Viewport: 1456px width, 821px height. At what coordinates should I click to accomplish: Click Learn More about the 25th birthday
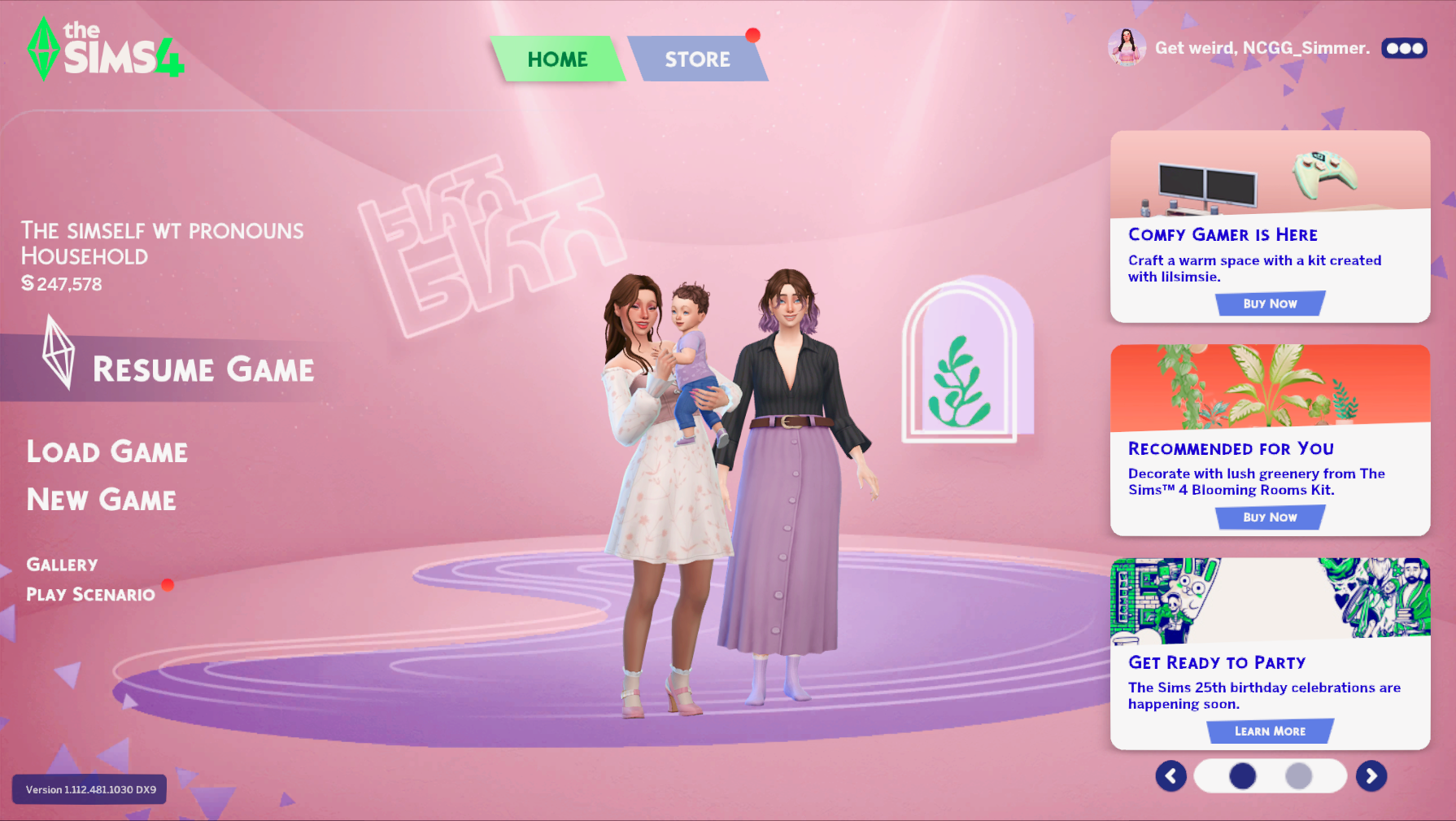(1269, 731)
